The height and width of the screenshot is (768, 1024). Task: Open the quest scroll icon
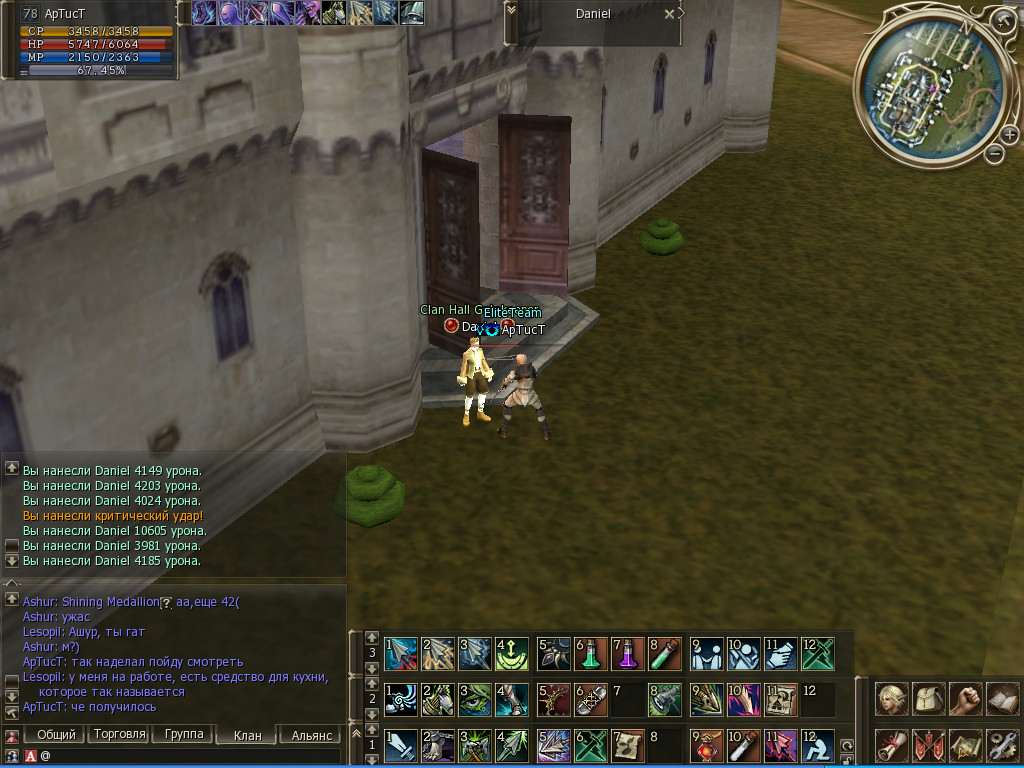tap(891, 745)
